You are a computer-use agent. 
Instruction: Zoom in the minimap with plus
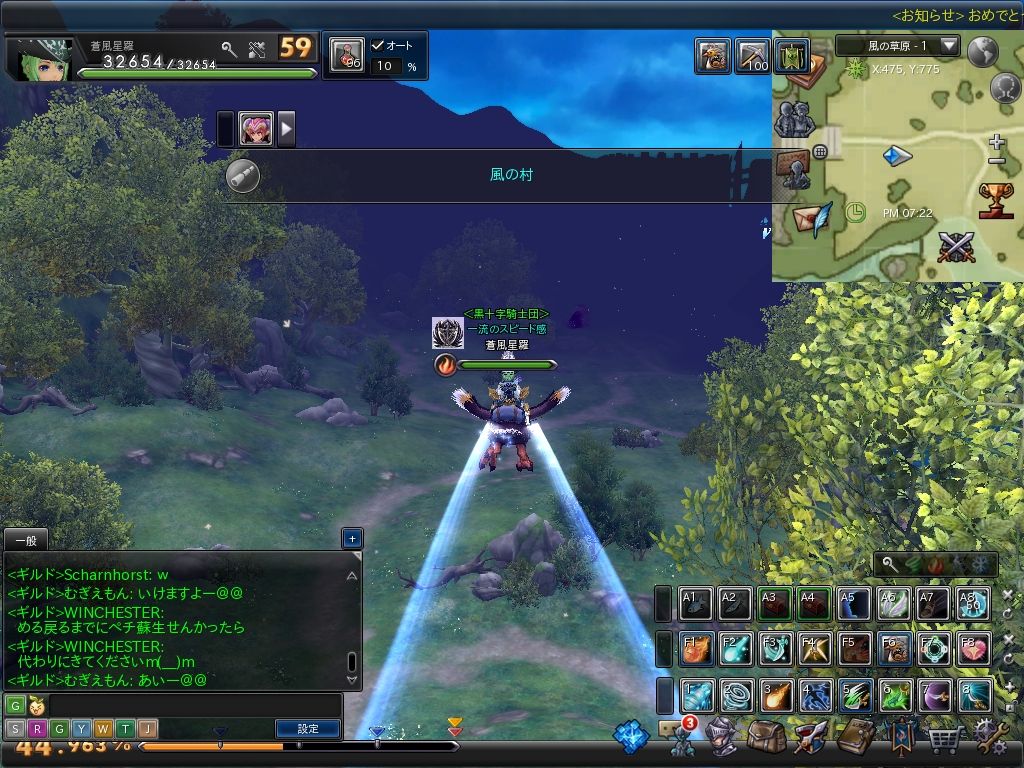[996, 142]
